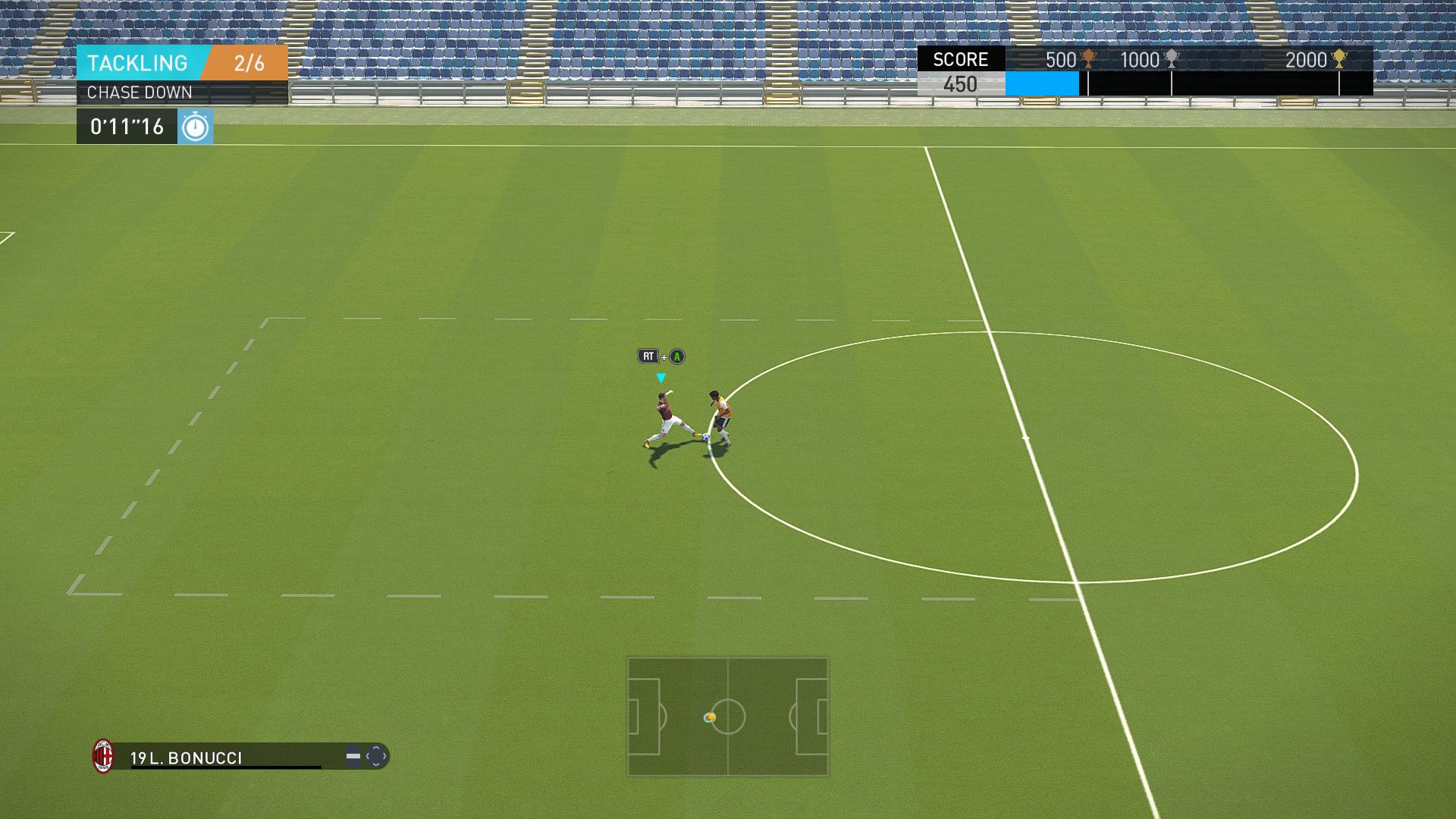Select the L. Bonucci player name bar

227,758
